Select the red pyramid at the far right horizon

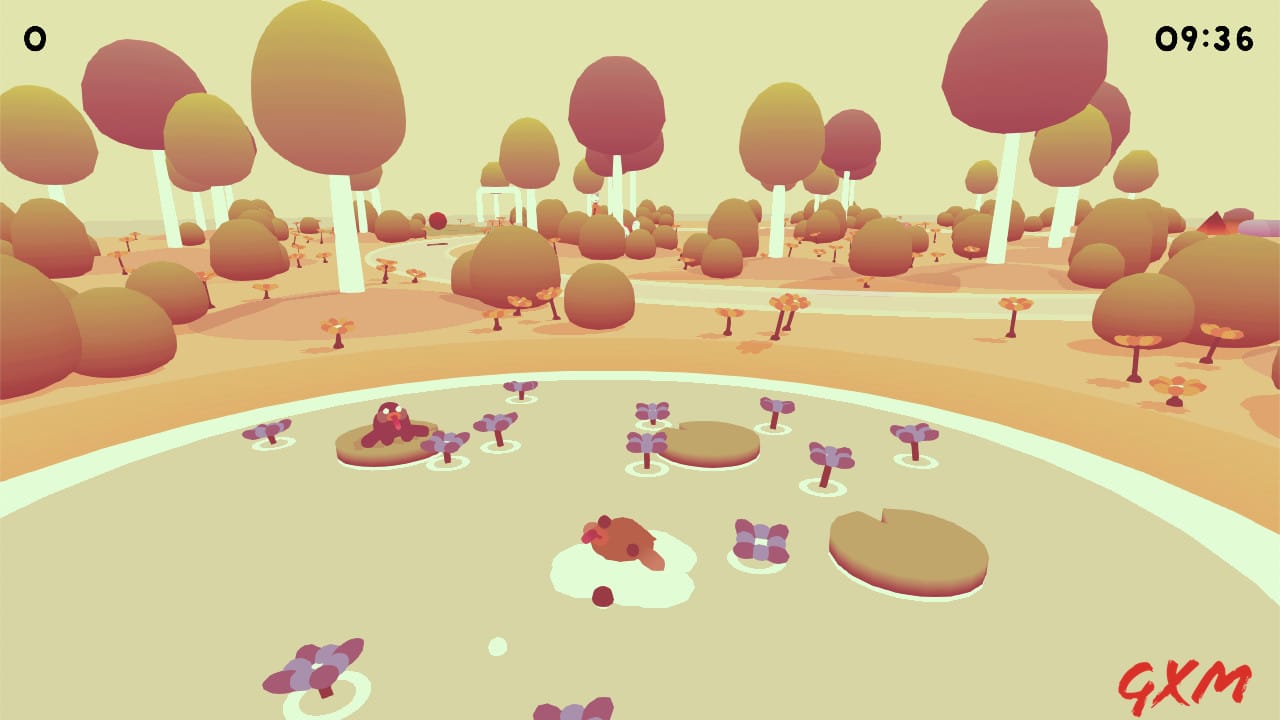pyautogui.click(x=1213, y=222)
